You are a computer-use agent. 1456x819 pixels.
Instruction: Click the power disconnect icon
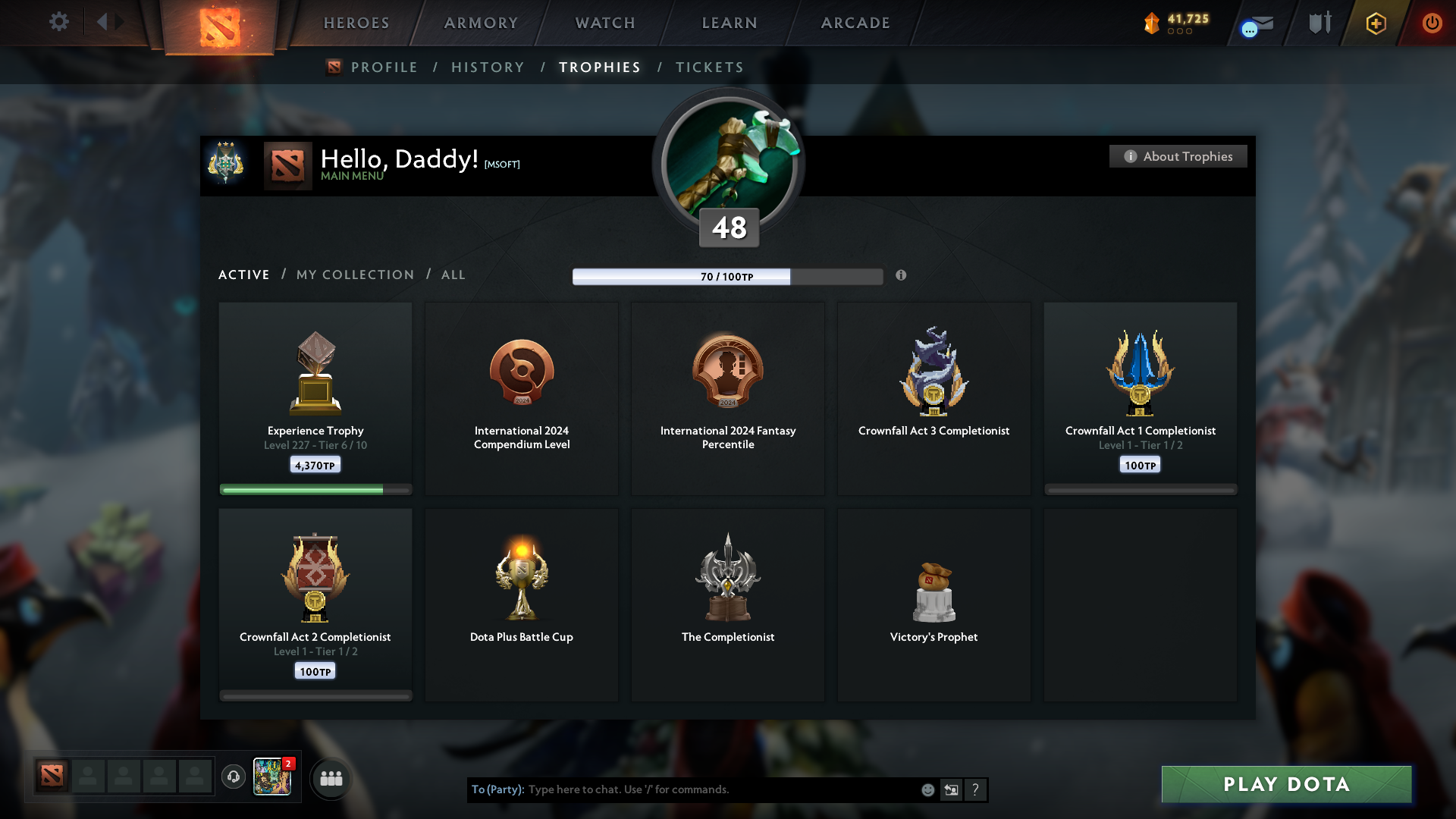1432,23
